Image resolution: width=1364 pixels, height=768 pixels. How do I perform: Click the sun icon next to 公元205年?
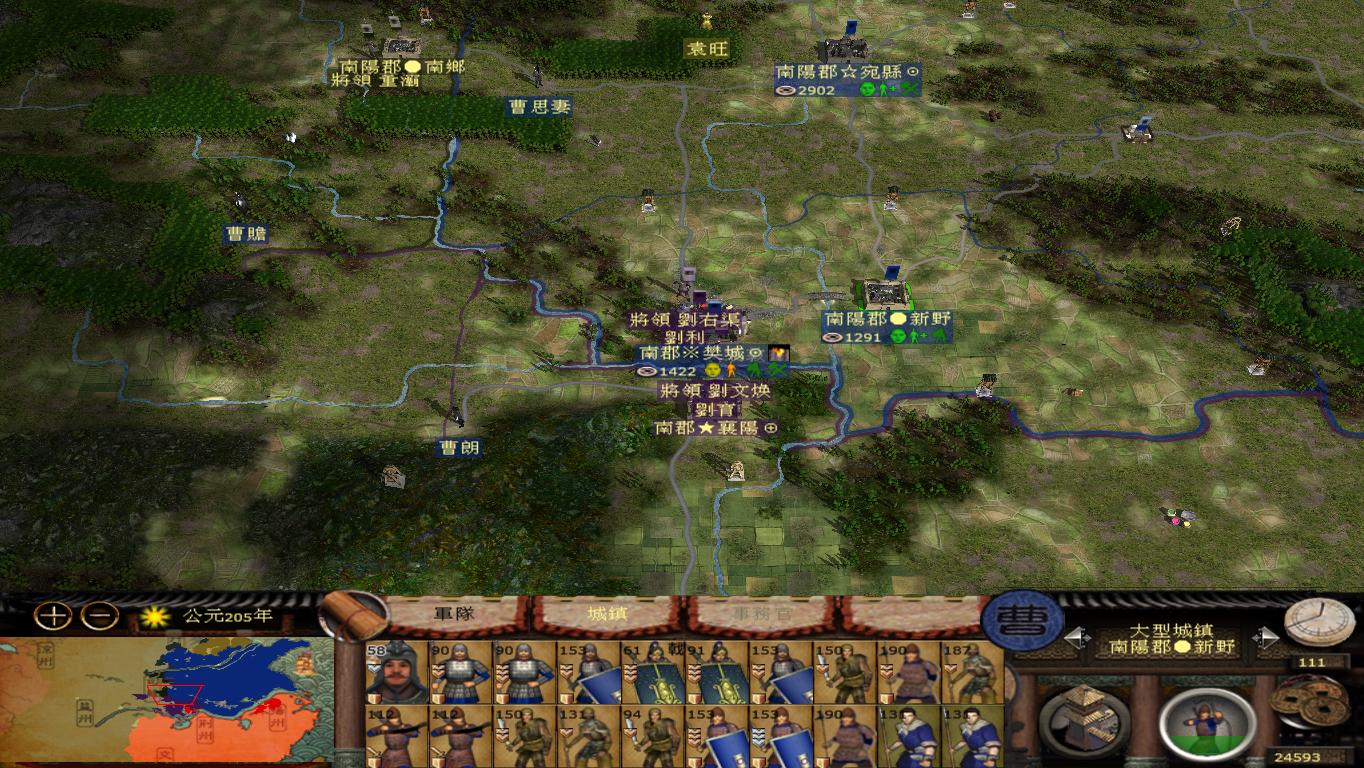click(155, 617)
